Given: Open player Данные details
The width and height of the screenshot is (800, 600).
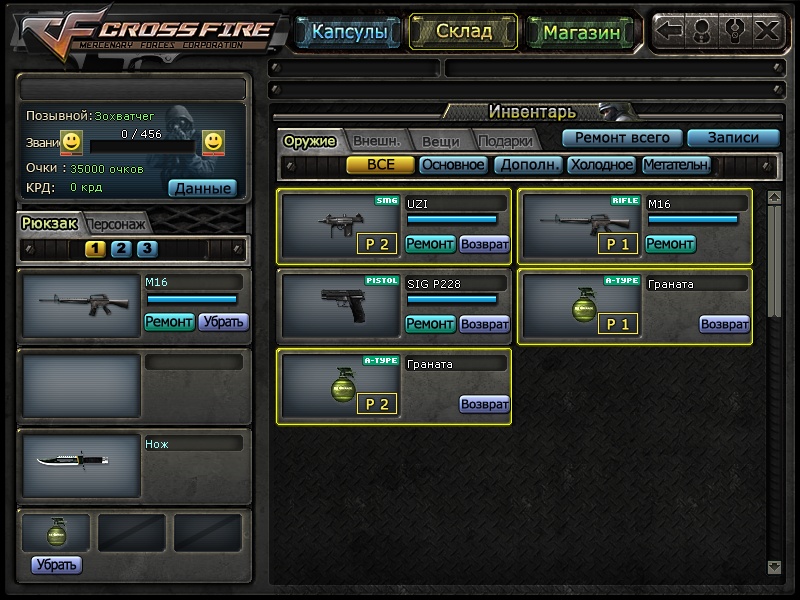Looking at the screenshot, I should (202, 187).
